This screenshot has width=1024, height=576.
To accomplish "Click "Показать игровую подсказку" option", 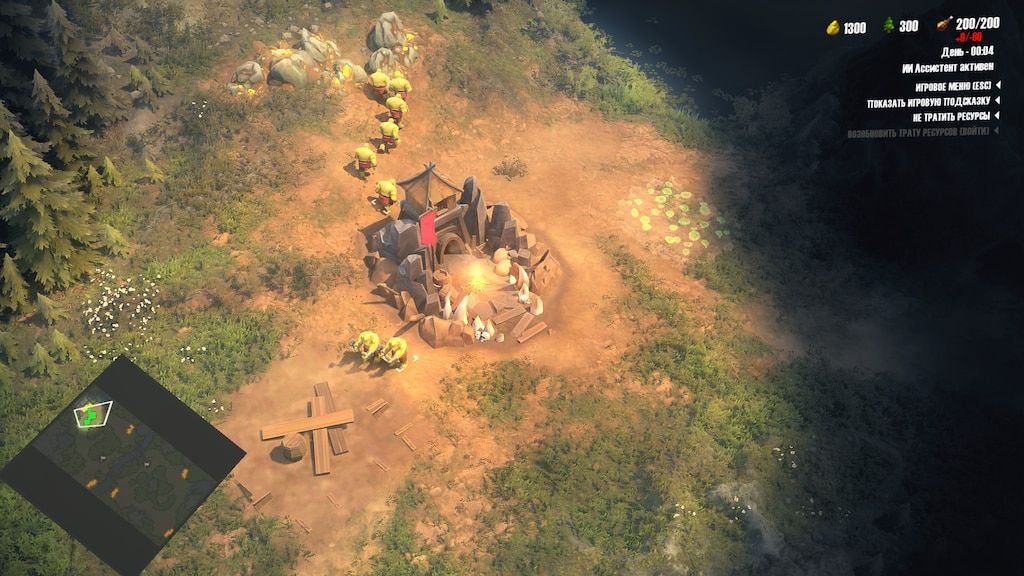I will (x=928, y=102).
